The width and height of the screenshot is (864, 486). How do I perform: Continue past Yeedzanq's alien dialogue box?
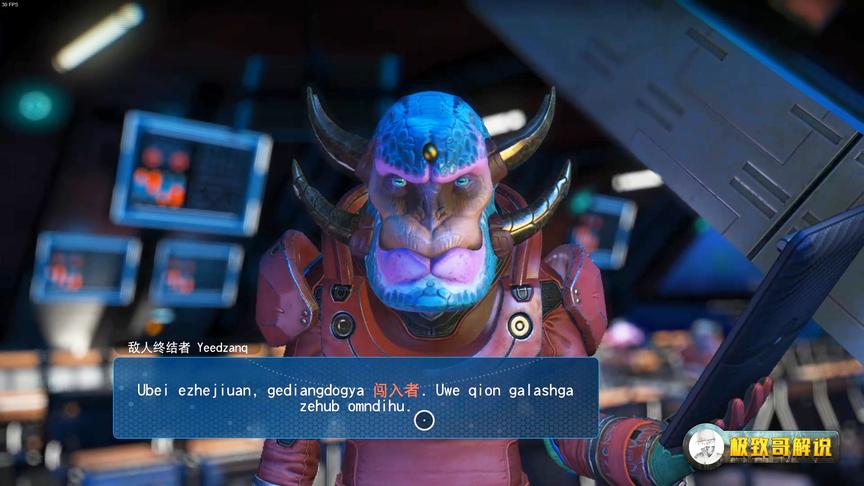424,420
